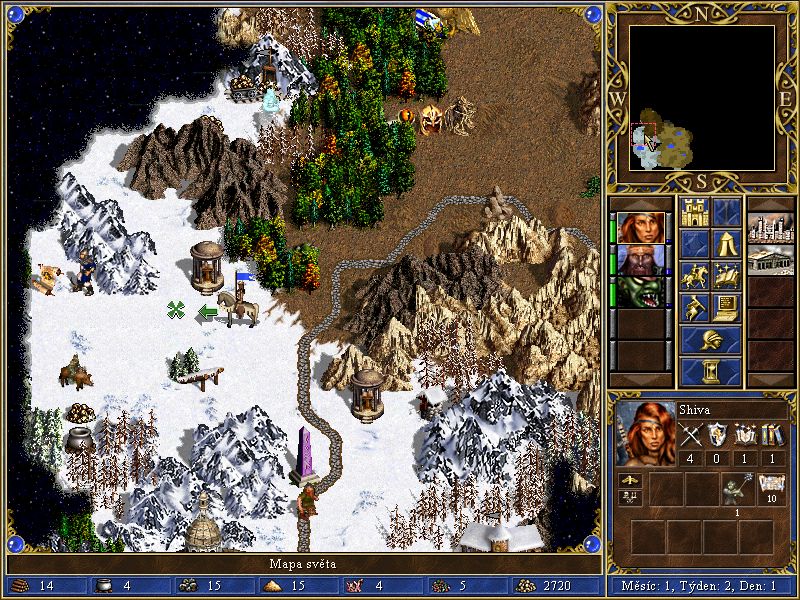The width and height of the screenshot is (800, 600).
Task: Put hero to sleep with tent button
Action: coord(727,243)
